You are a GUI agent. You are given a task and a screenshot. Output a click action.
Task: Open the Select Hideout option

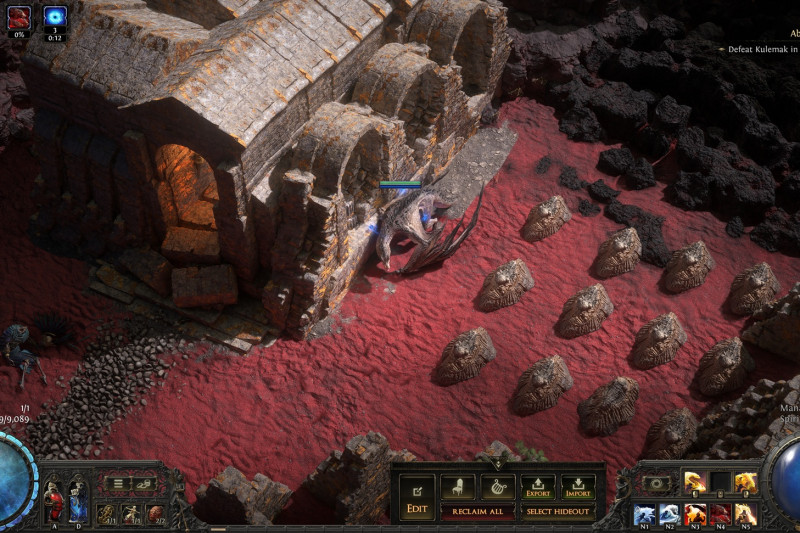point(557,512)
